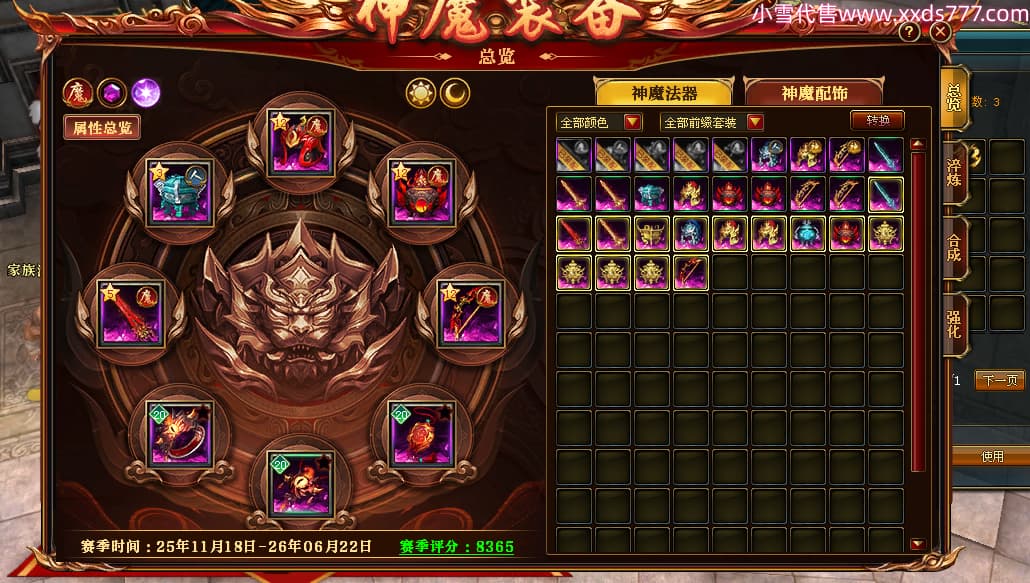Click the 使用 use button

pyautogui.click(x=991, y=456)
